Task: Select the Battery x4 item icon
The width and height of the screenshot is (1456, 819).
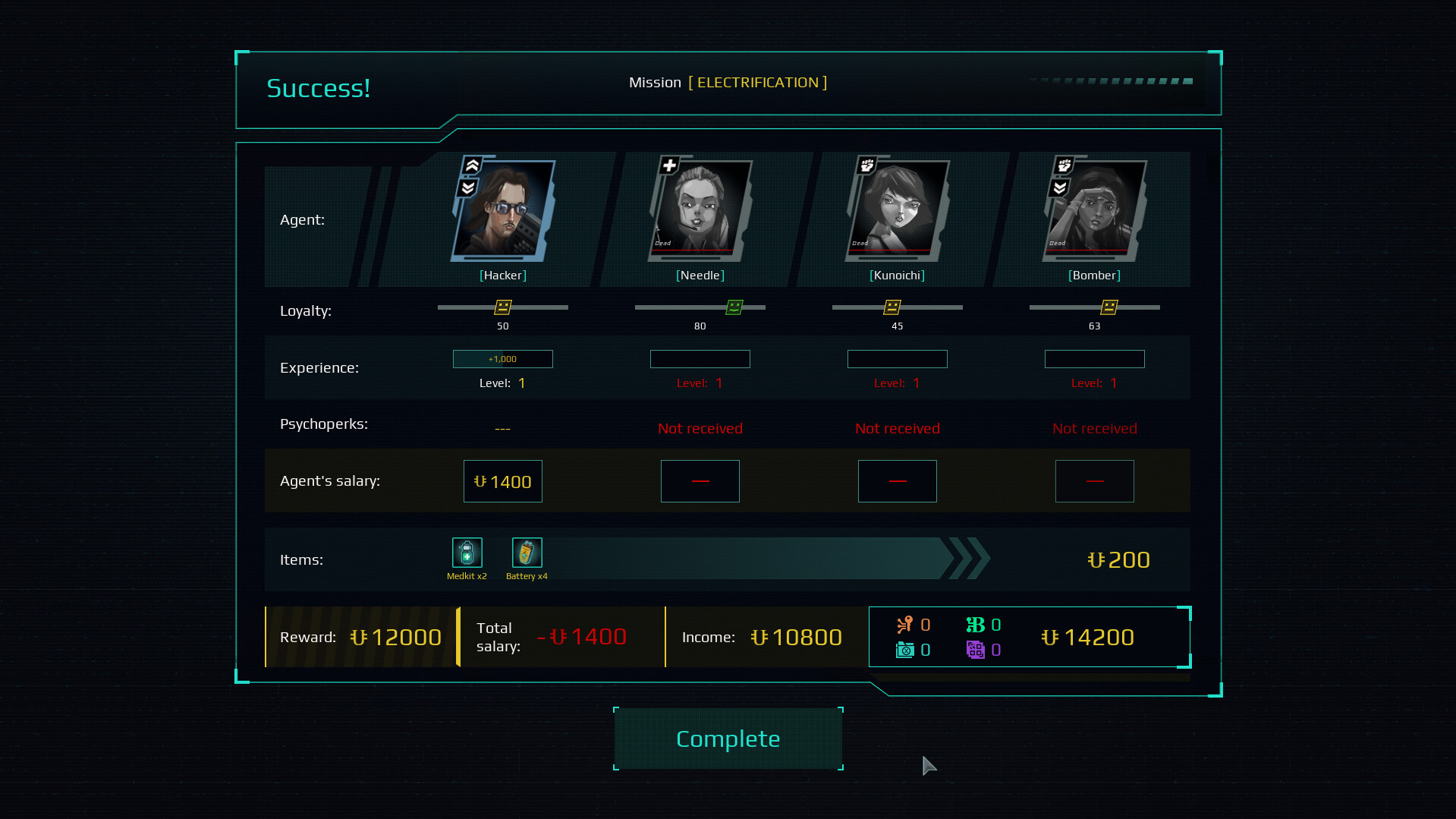Action: [527, 553]
